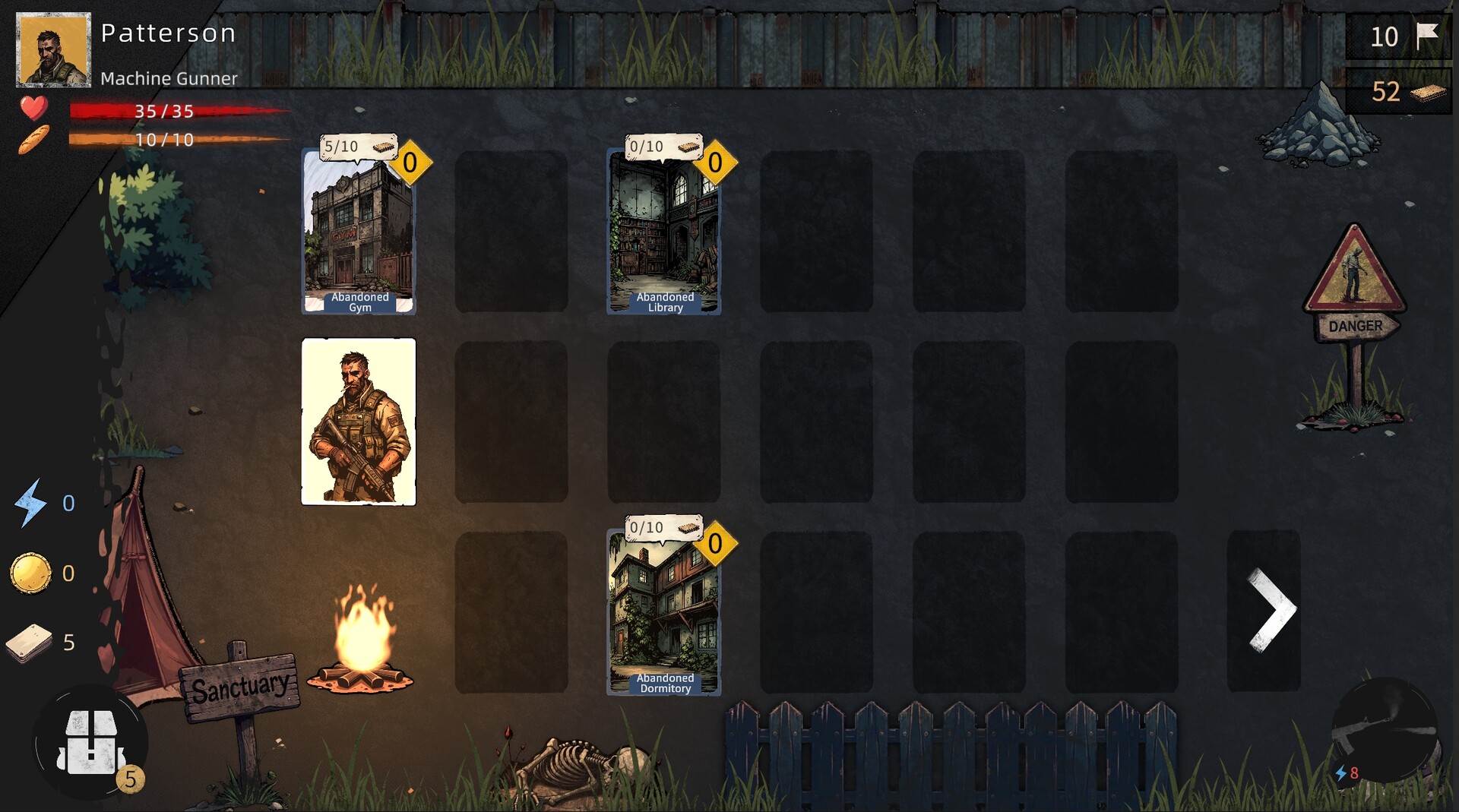Screen dimensions: 1459x812
Task: Toggle the yellow 0 badge on Abandoned Dormitory
Action: click(716, 542)
